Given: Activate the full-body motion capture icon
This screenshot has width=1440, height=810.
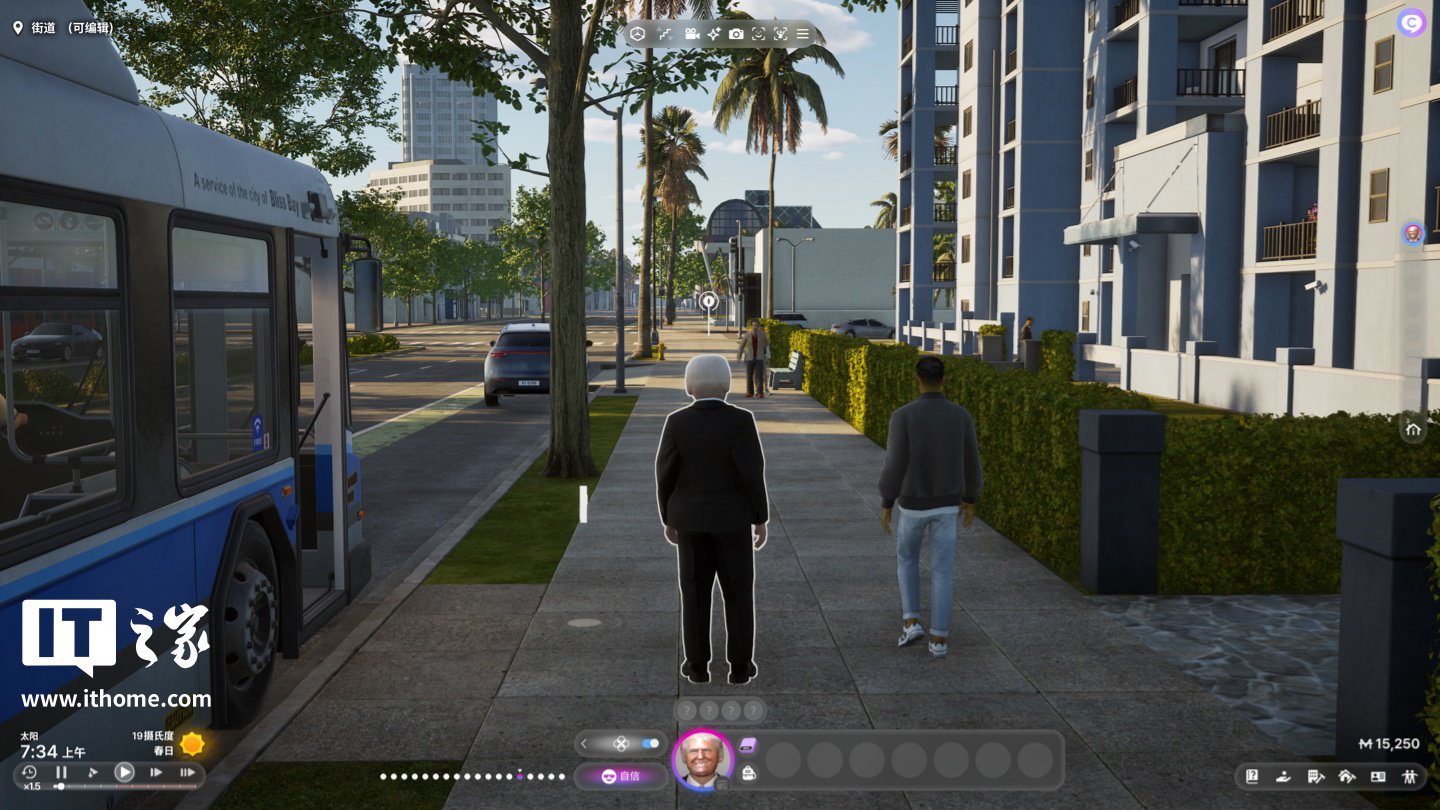Looking at the screenshot, I should click(x=780, y=34).
